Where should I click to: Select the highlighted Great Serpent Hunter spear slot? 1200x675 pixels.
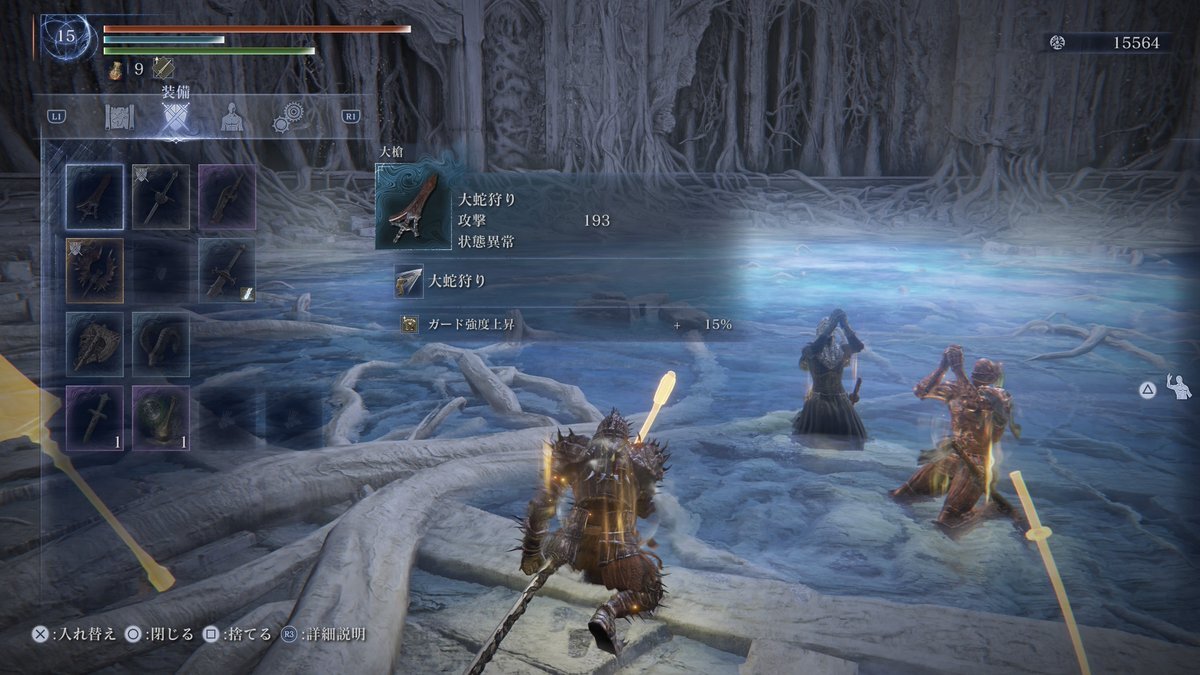tap(95, 197)
